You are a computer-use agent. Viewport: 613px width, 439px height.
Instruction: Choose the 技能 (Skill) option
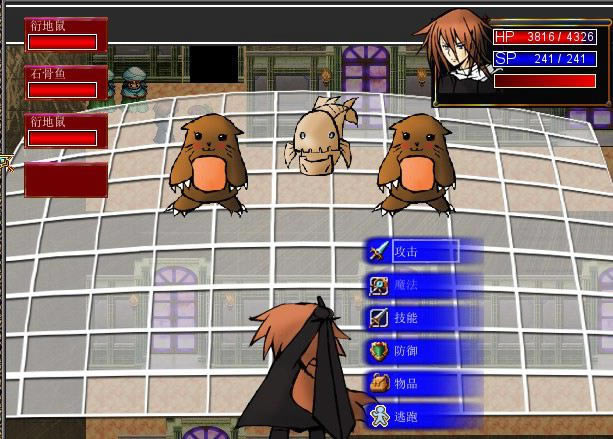click(412, 318)
